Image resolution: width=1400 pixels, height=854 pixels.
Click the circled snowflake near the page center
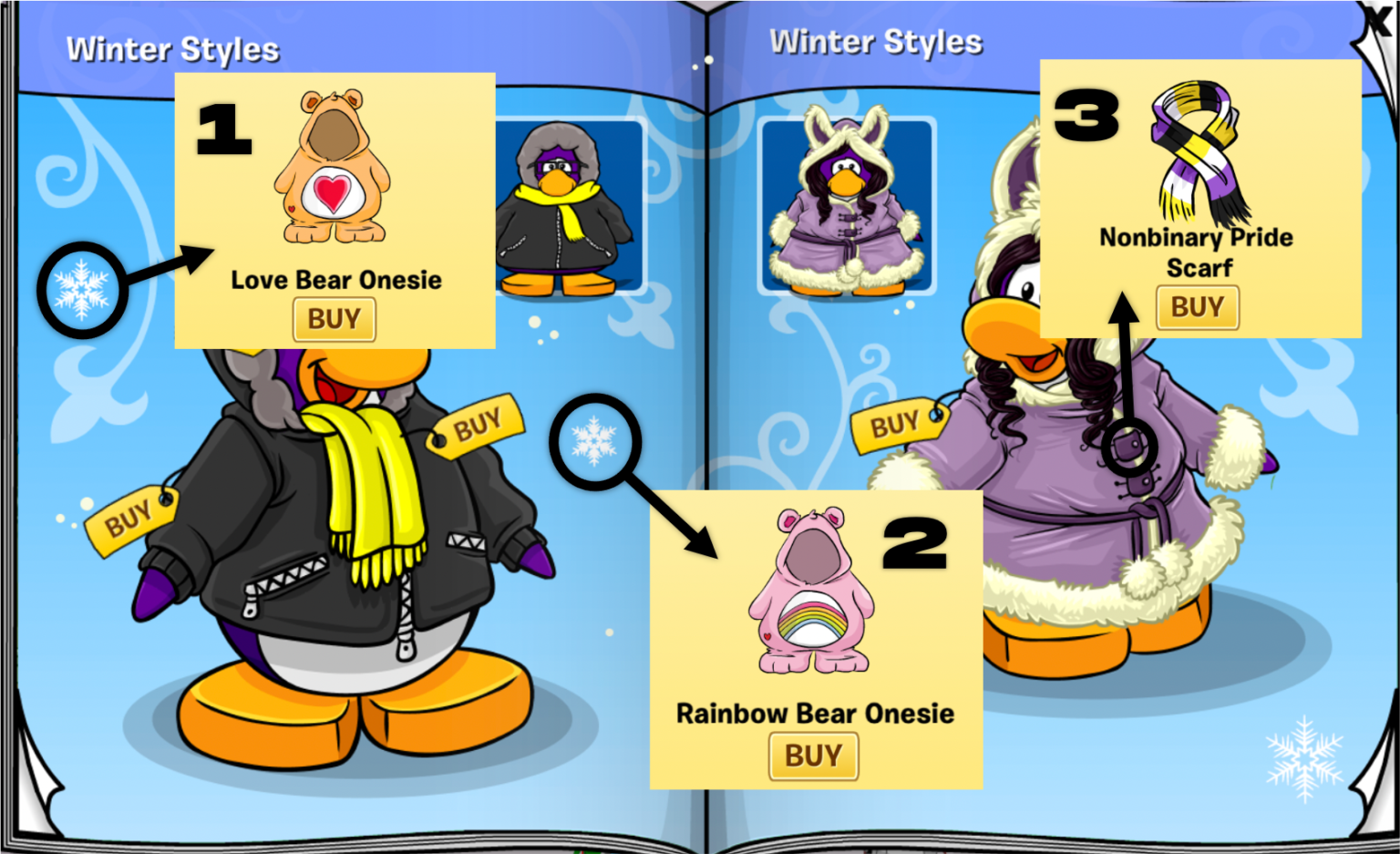(597, 441)
